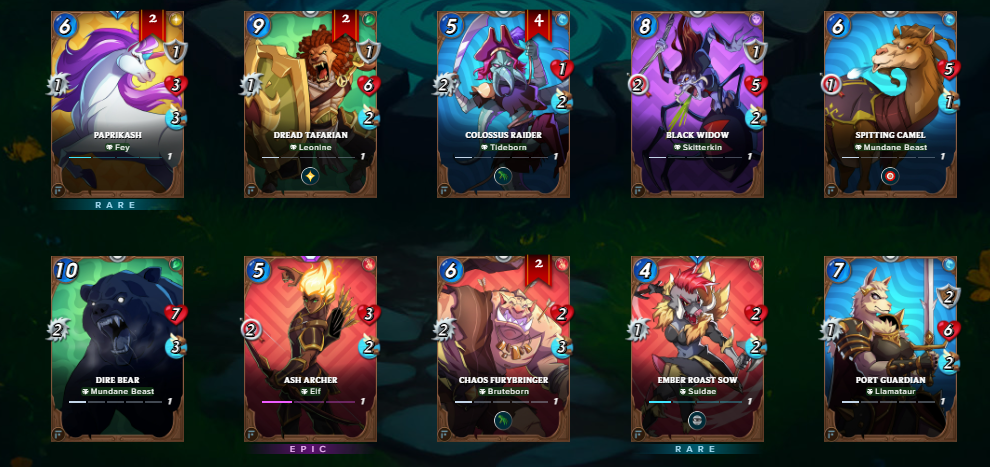Click Ember Roast Sow's ability icon
990x467 pixels.
pos(697,421)
